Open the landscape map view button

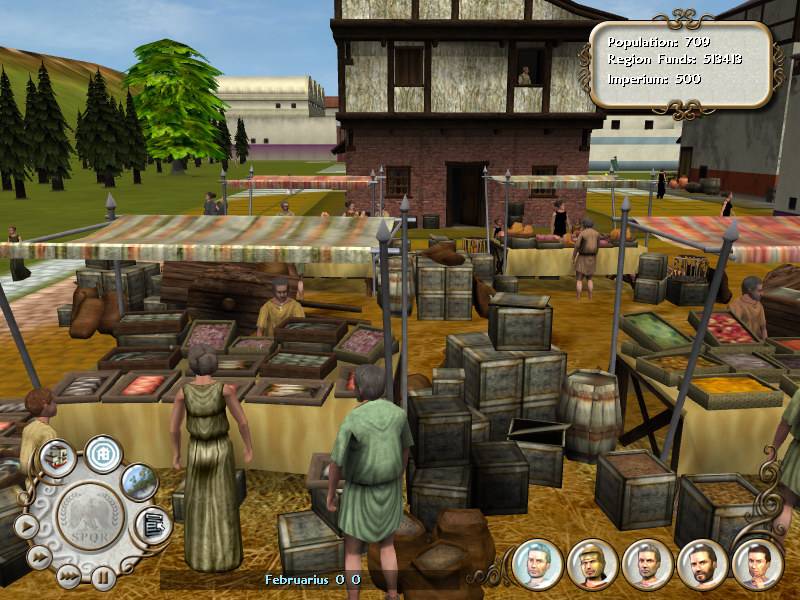coord(139,480)
